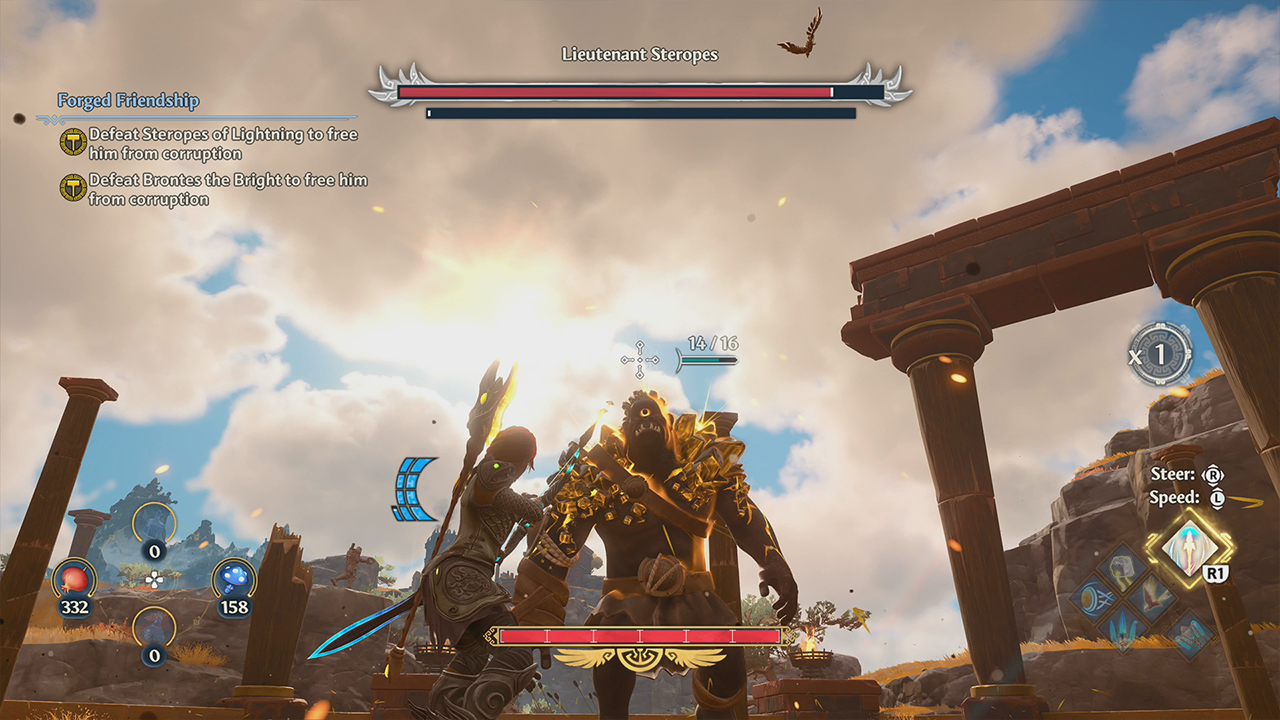This screenshot has width=1280, height=720.
Task: Select Hephaistos's Hammer ability icon
Action: 1190,633
